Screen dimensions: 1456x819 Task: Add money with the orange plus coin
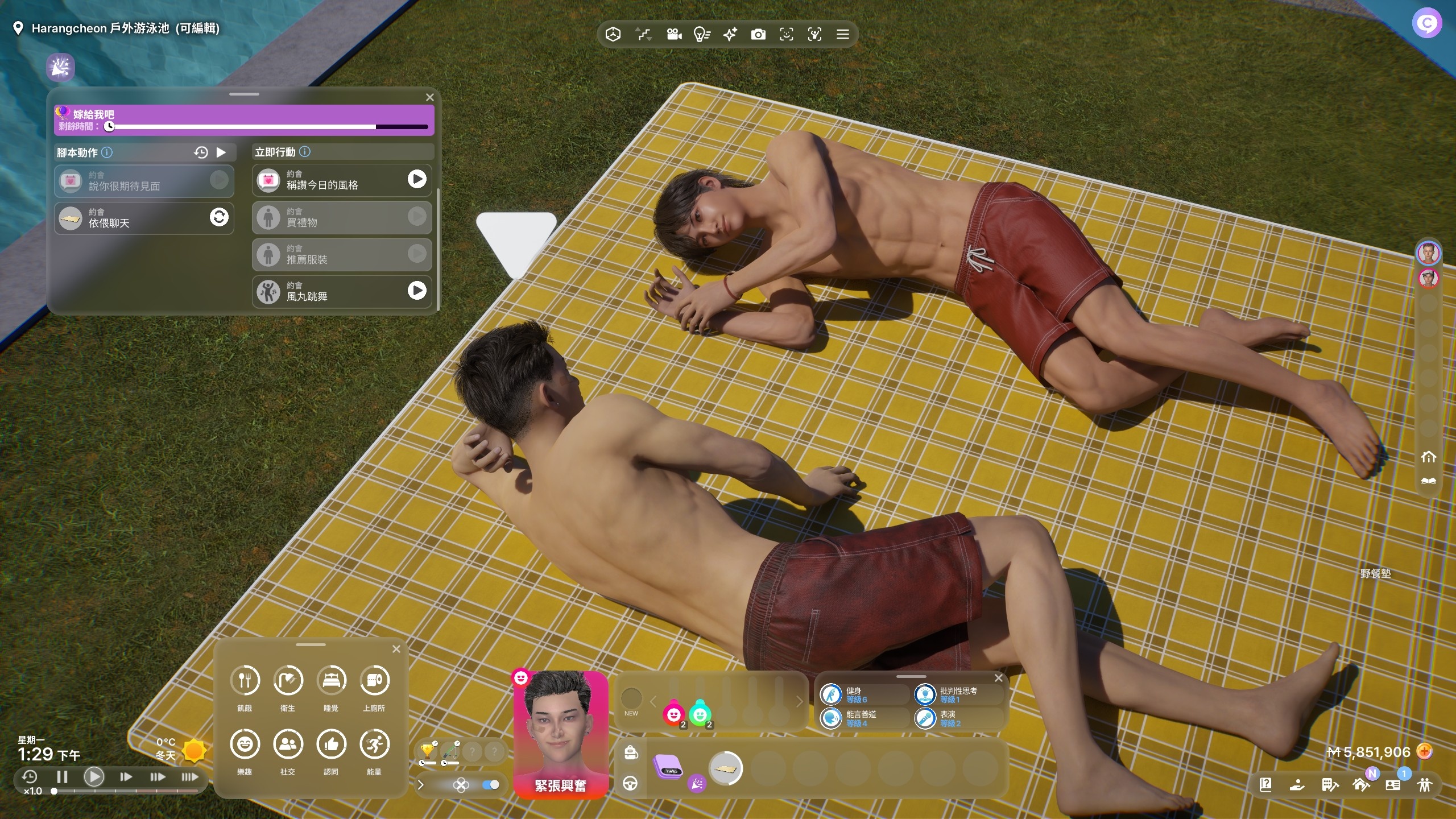pos(1425,752)
